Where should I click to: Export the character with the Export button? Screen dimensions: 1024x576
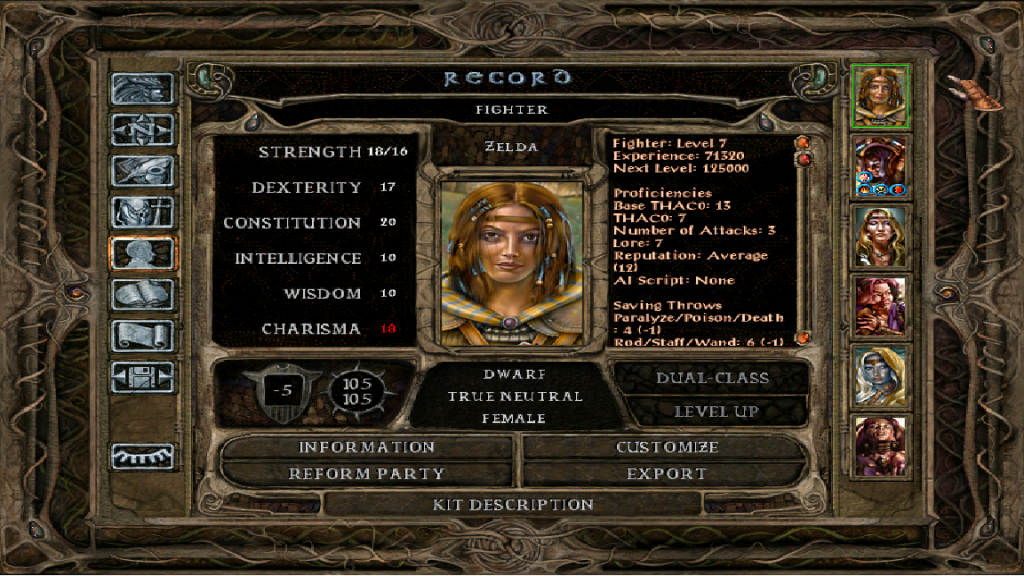point(666,474)
